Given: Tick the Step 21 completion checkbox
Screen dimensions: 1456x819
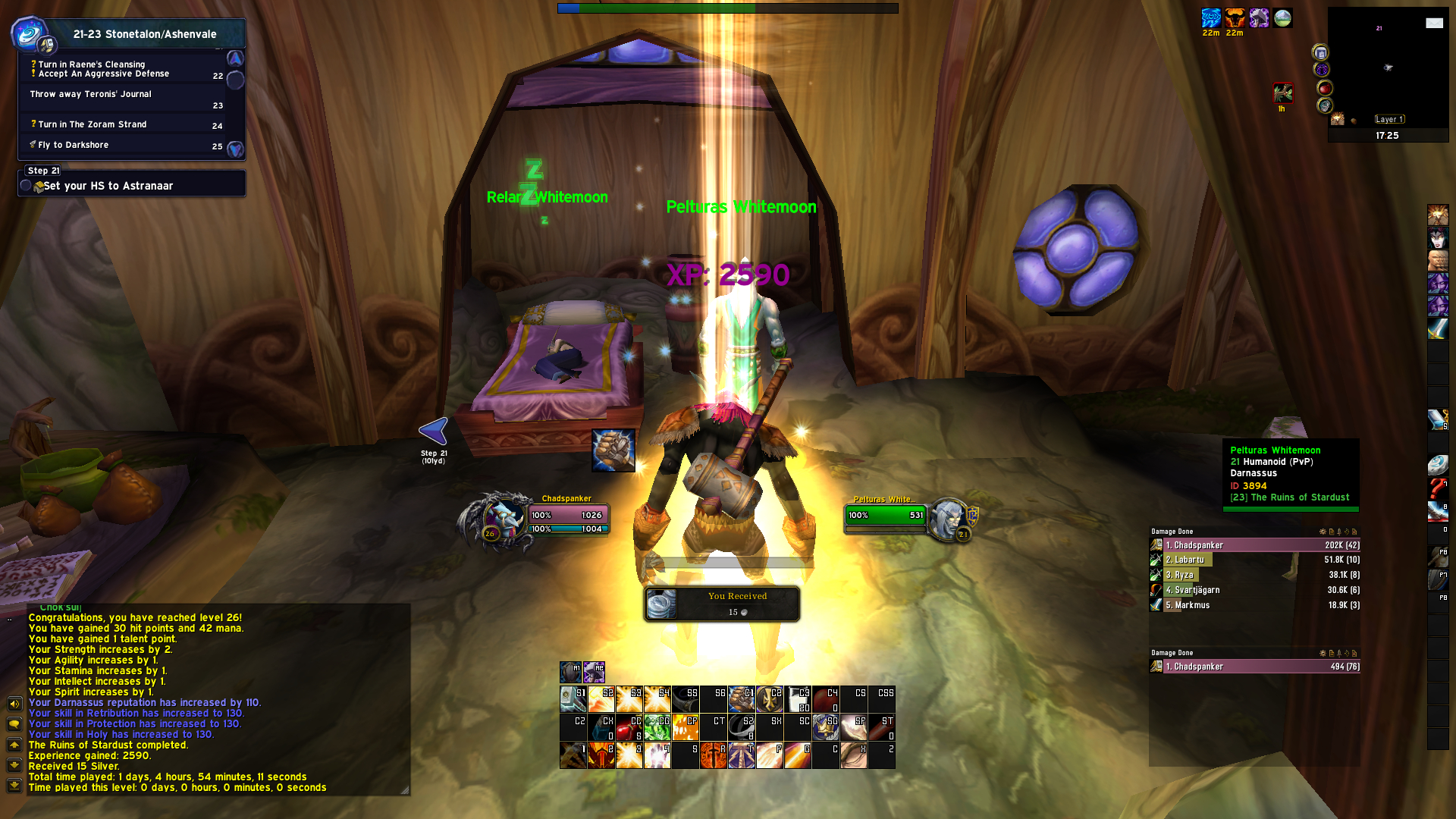Looking at the screenshot, I should pos(26,186).
